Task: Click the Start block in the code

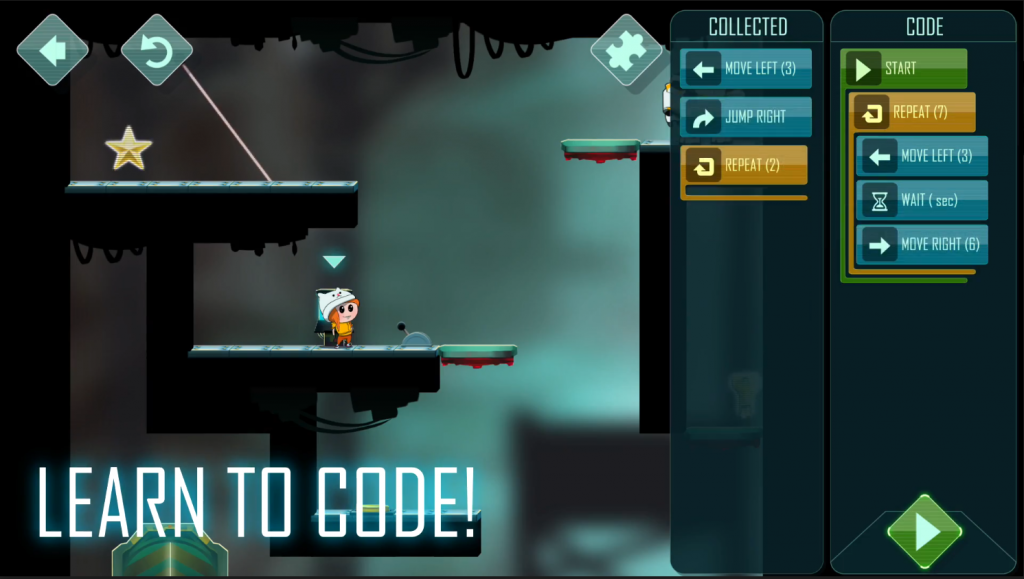Action: point(904,69)
